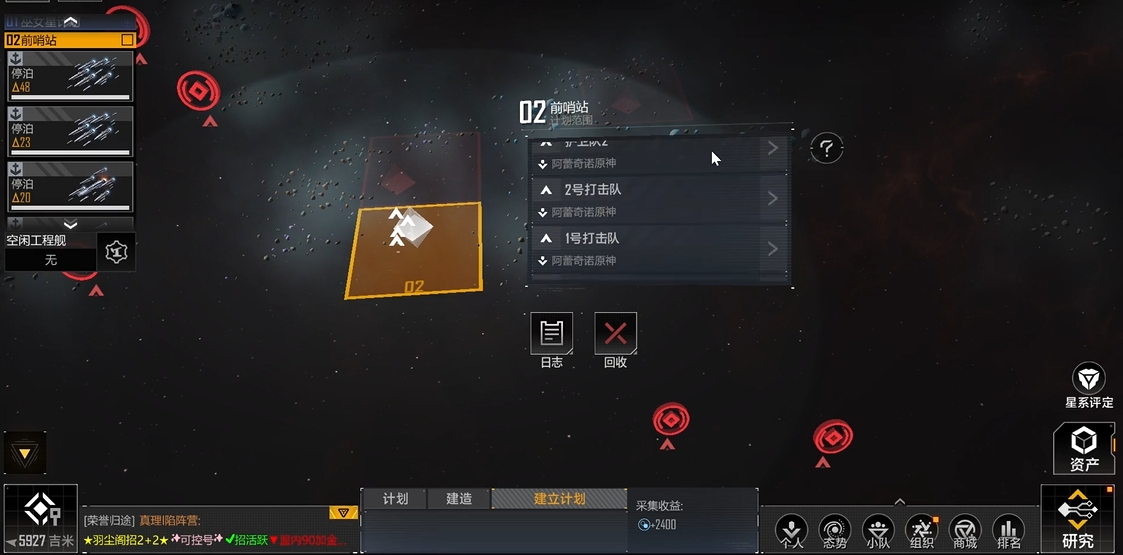Open the 个人 personal menu
The image size is (1123, 555).
(x=791, y=531)
